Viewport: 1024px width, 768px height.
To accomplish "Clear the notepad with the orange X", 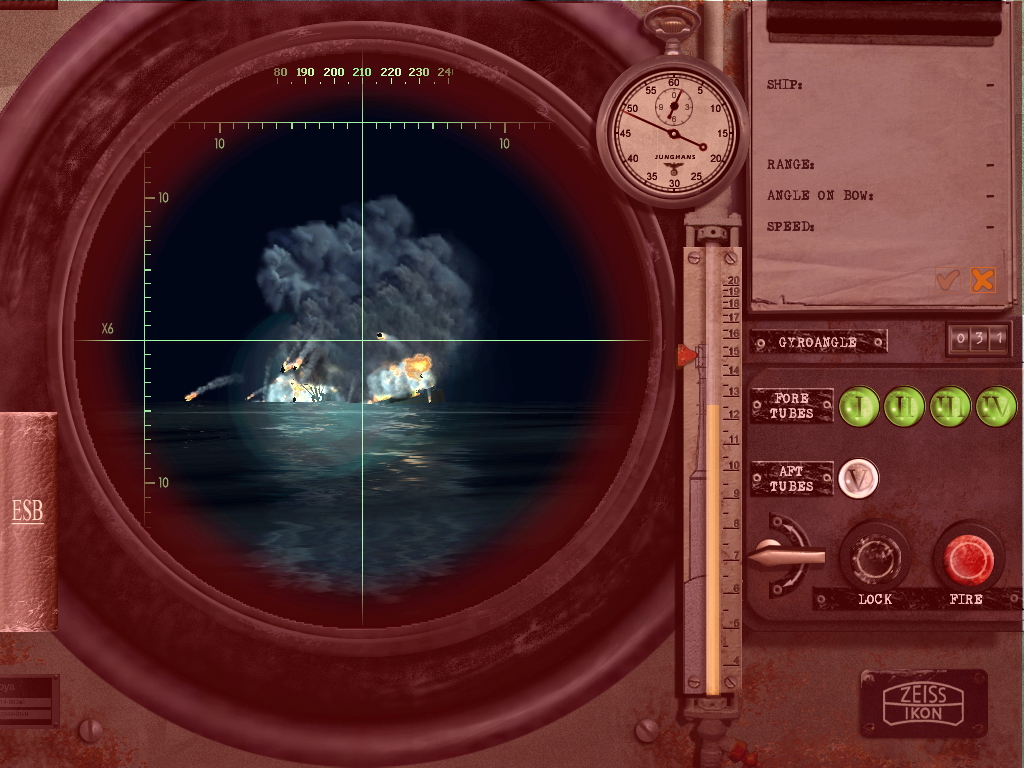I will (x=983, y=281).
